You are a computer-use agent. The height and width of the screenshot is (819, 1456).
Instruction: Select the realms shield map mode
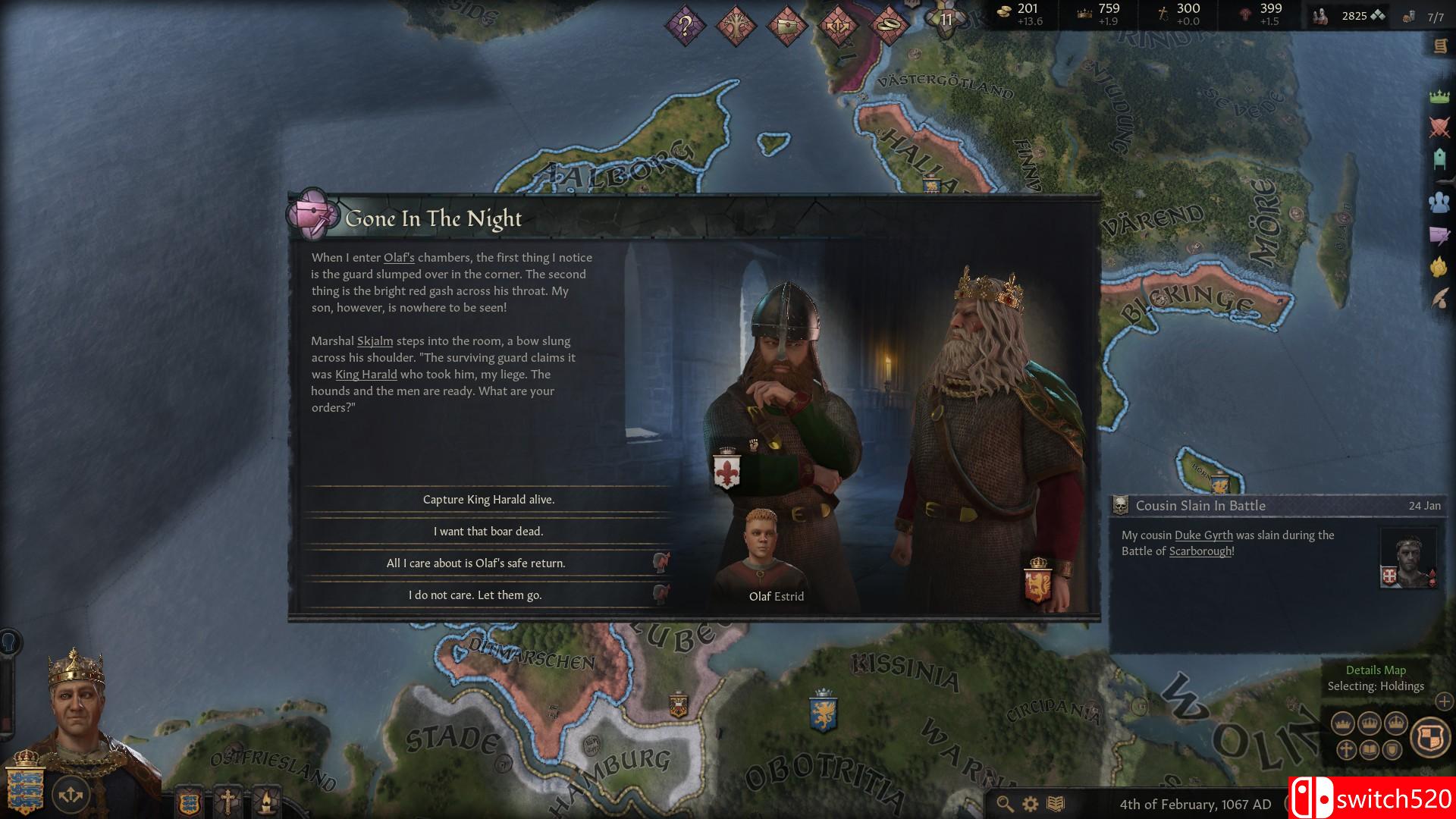pos(1429,736)
